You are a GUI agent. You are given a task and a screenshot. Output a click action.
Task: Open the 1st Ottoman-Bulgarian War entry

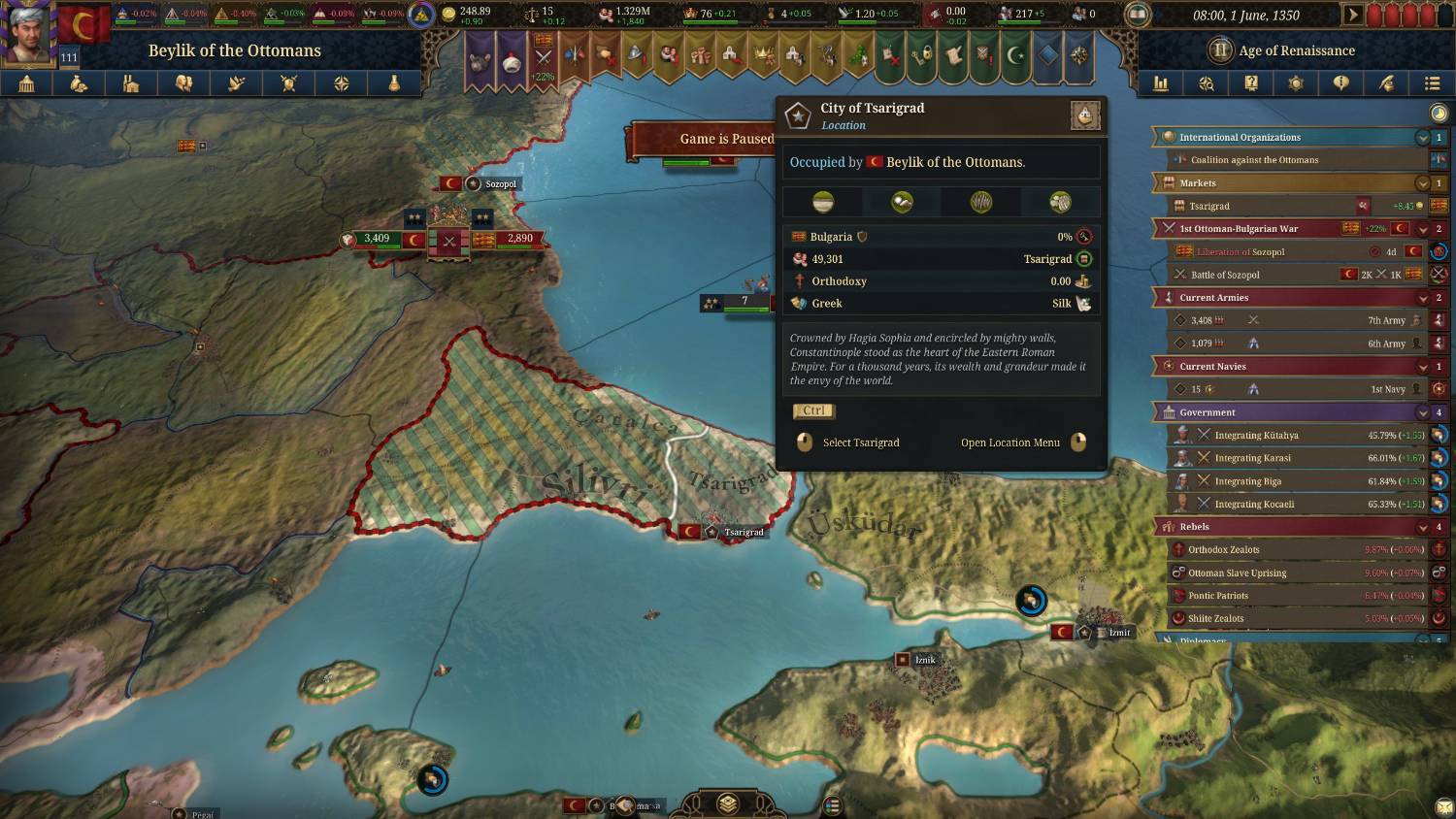click(x=1239, y=229)
